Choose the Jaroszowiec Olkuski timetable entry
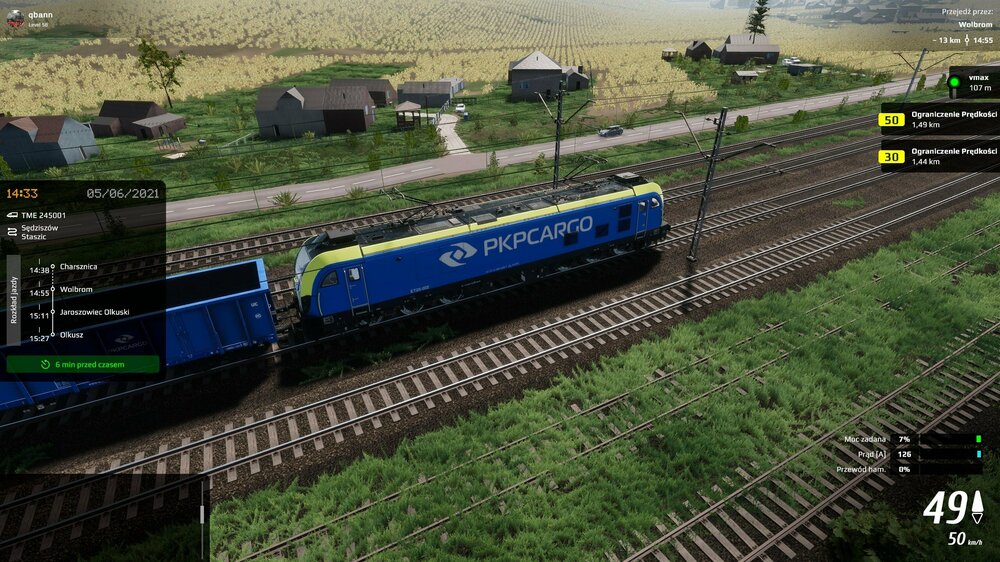Image resolution: width=1000 pixels, height=562 pixels. point(94,312)
